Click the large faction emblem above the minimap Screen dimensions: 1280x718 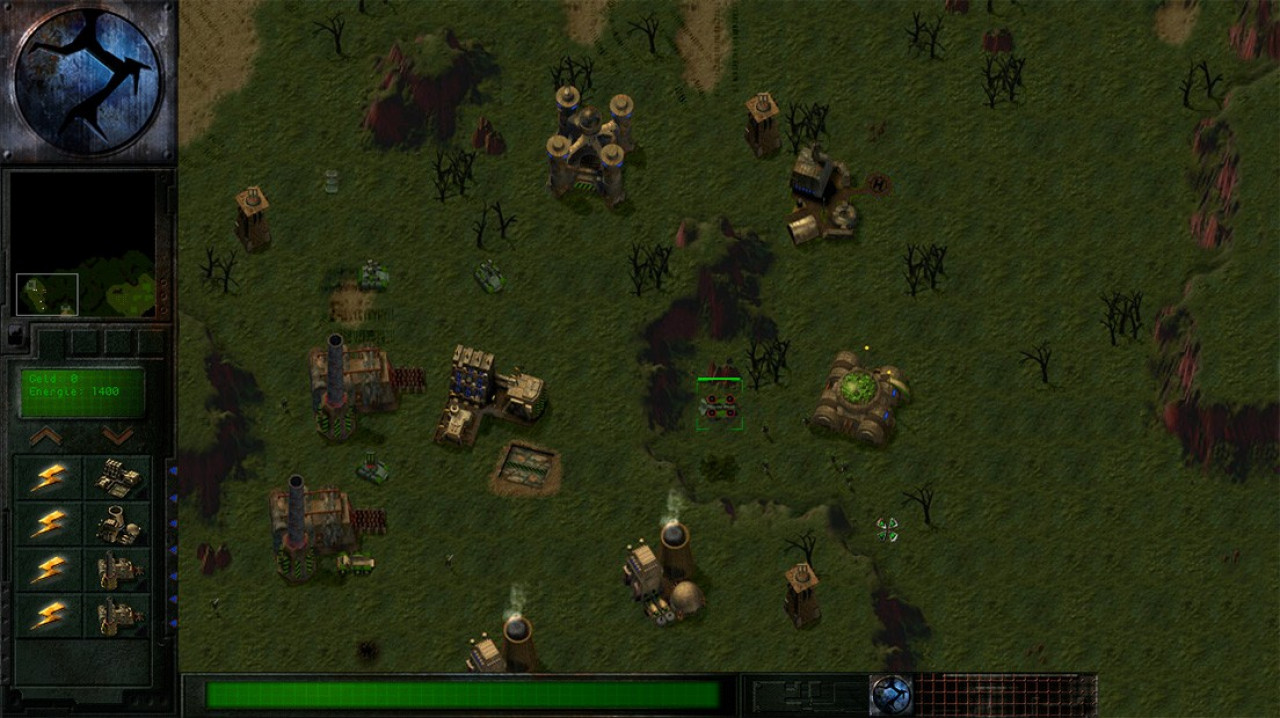click(x=88, y=81)
